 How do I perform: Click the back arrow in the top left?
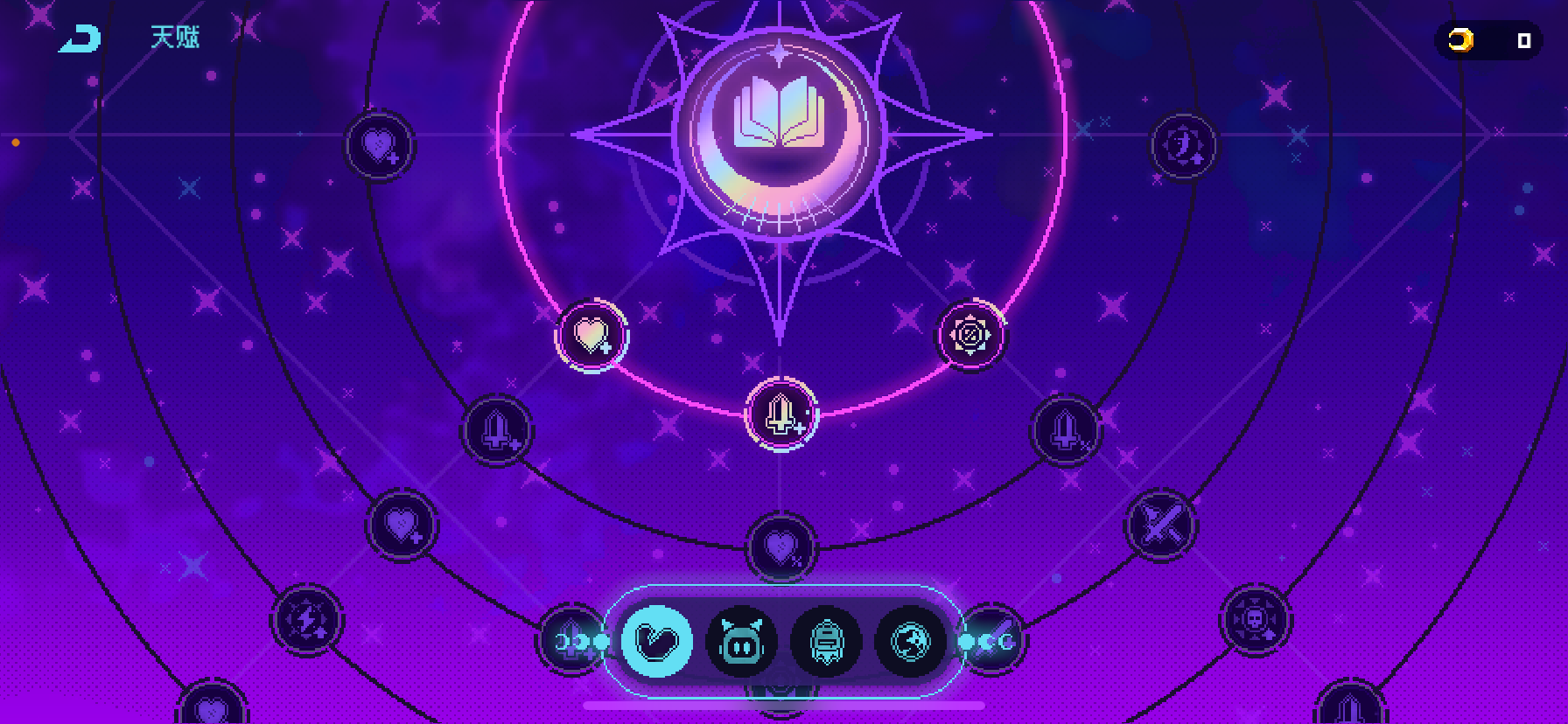80,37
